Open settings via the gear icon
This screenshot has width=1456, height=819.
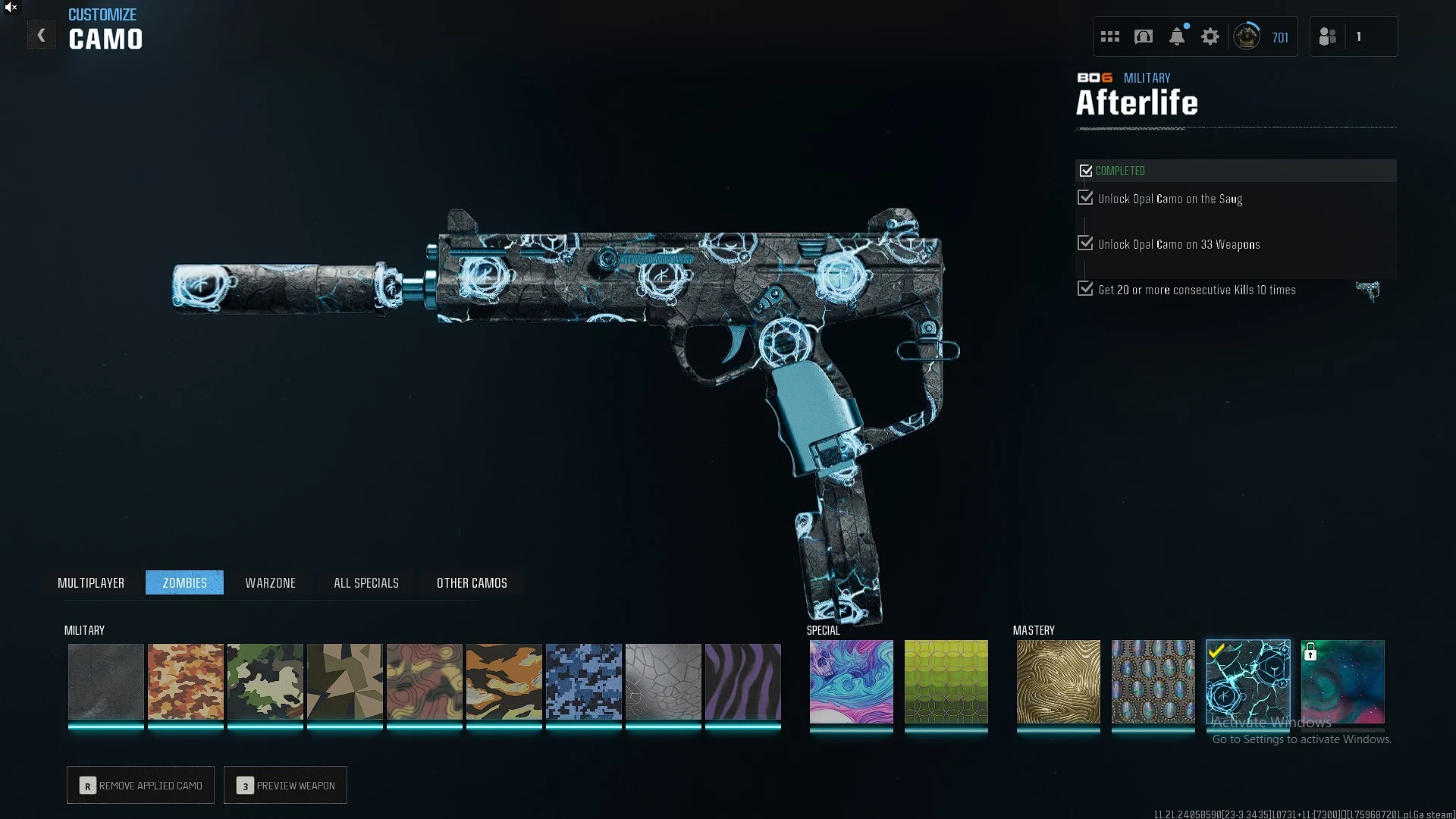click(x=1210, y=36)
